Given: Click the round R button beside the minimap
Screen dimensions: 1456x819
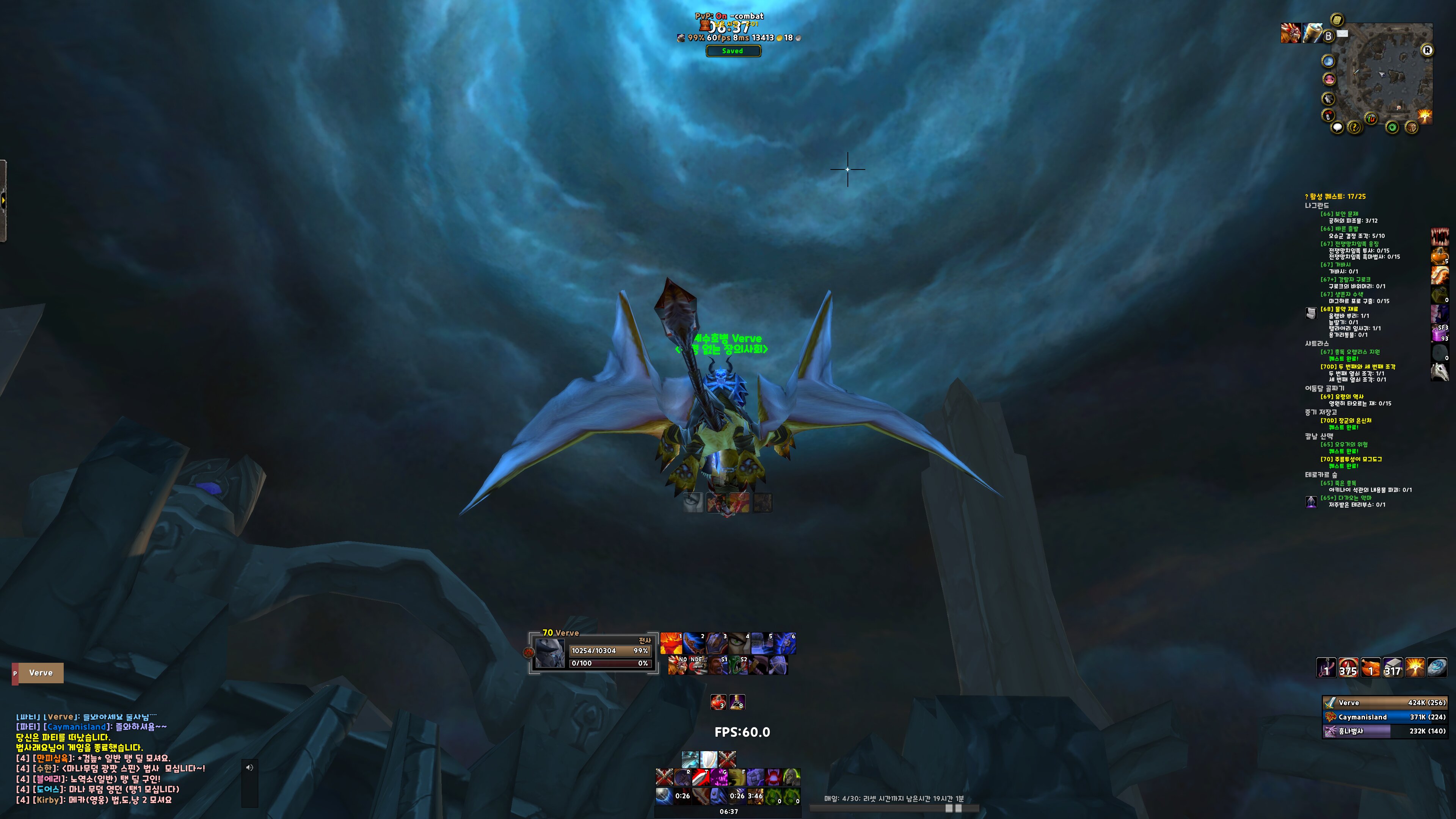Looking at the screenshot, I should tap(1427, 50).
